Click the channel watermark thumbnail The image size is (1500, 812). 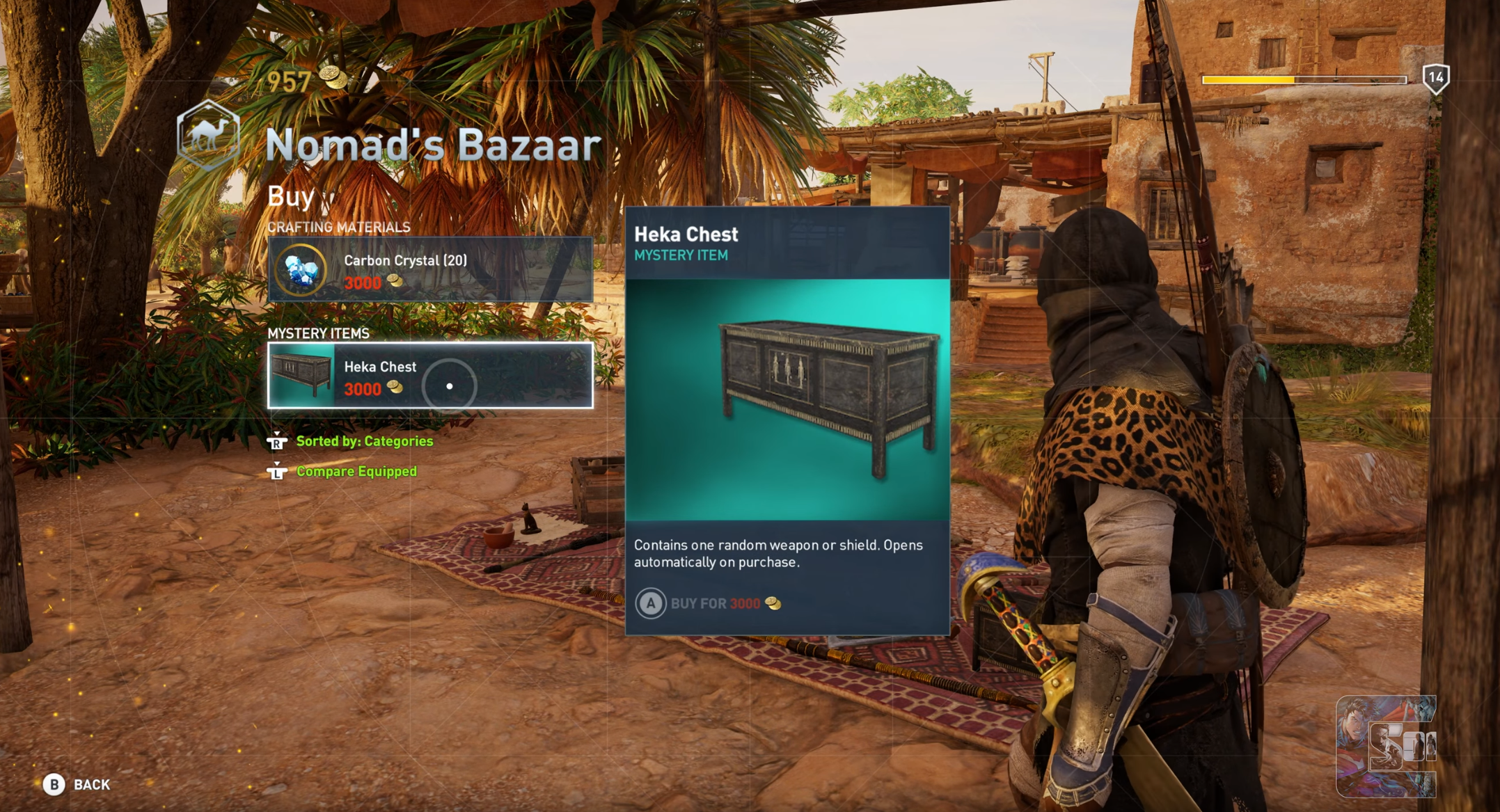[1385, 746]
